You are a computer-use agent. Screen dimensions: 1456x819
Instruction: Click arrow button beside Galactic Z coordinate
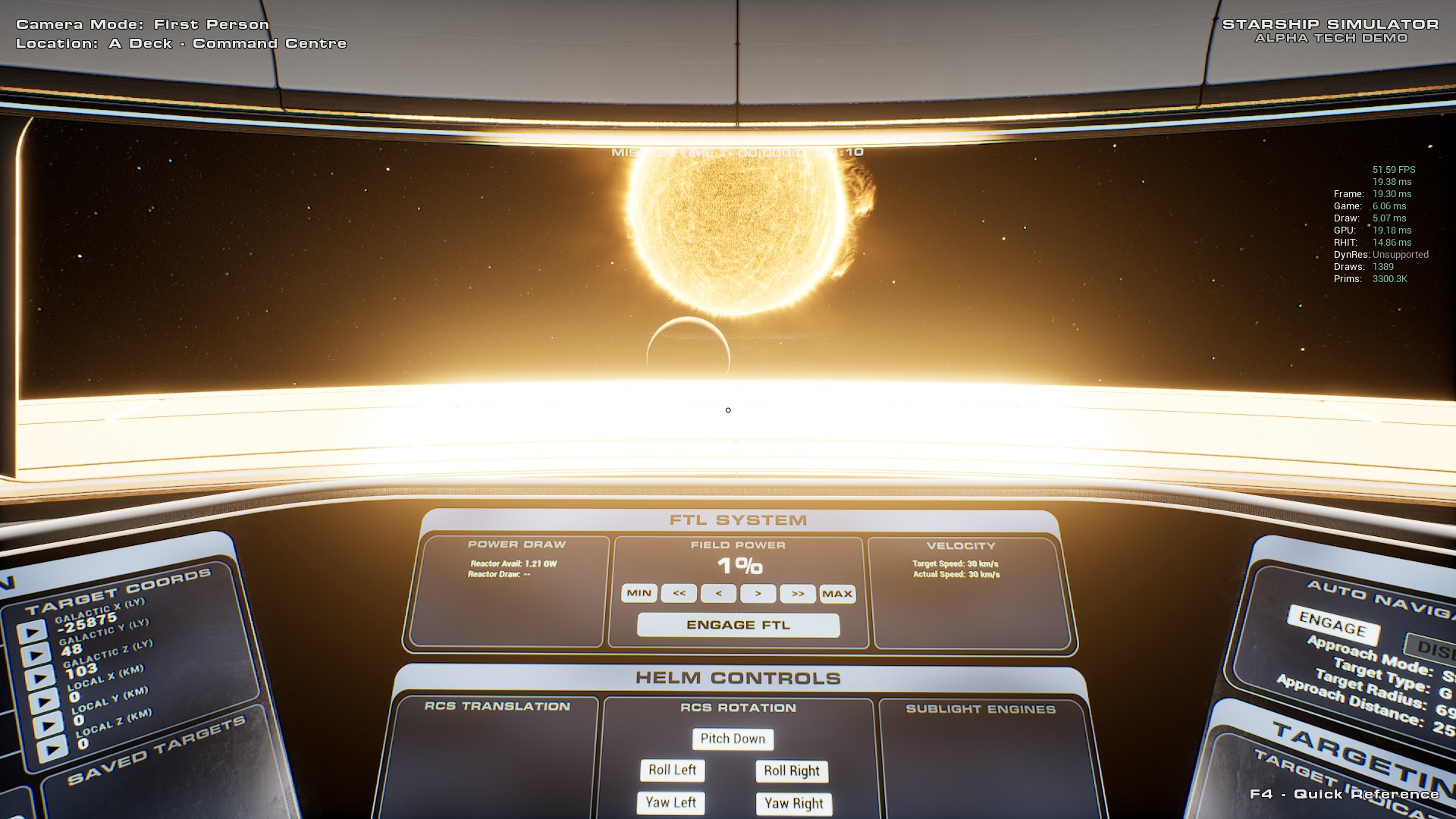39,678
